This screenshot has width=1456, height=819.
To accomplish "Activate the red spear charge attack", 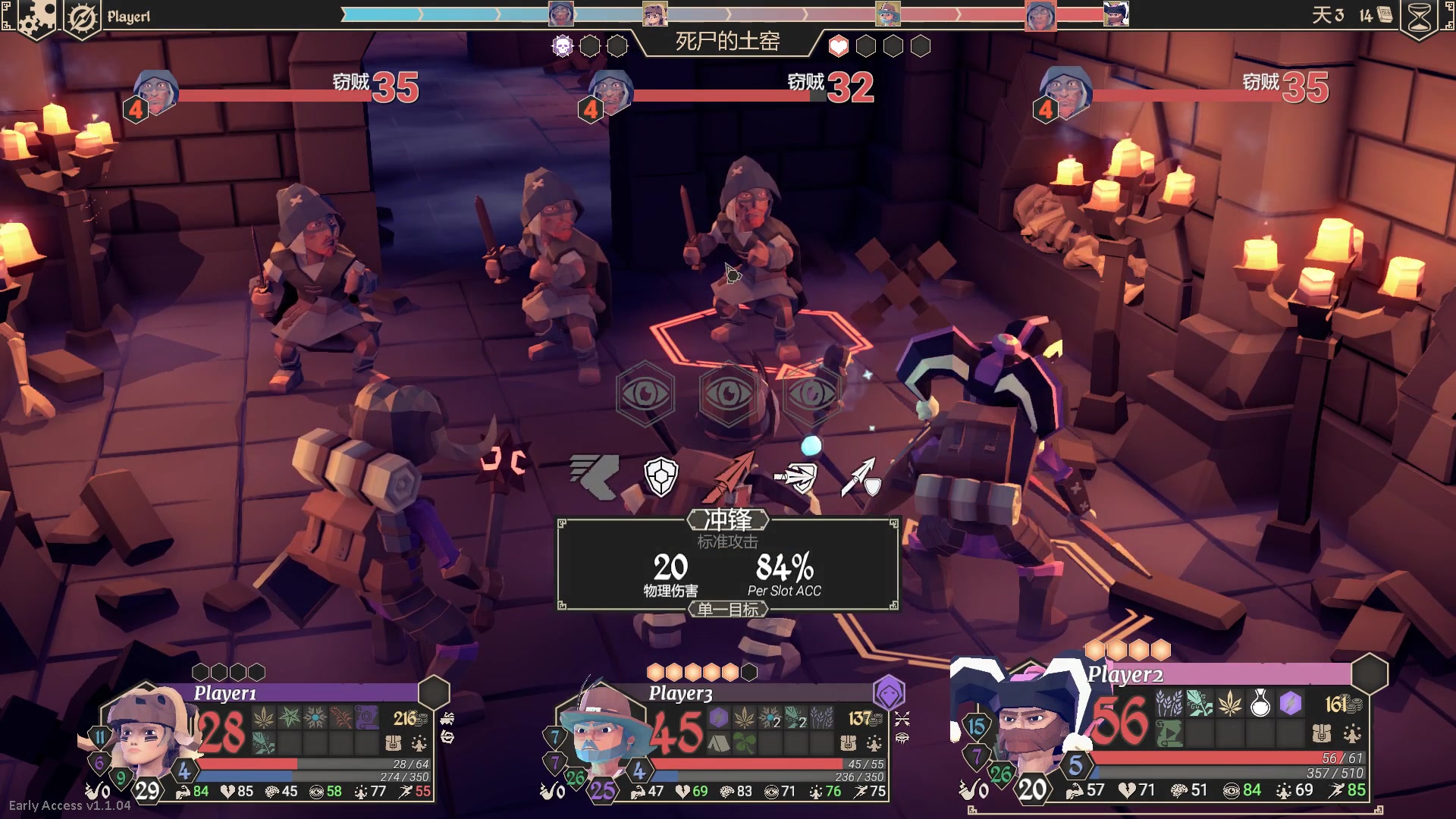I will pyautogui.click(x=730, y=477).
